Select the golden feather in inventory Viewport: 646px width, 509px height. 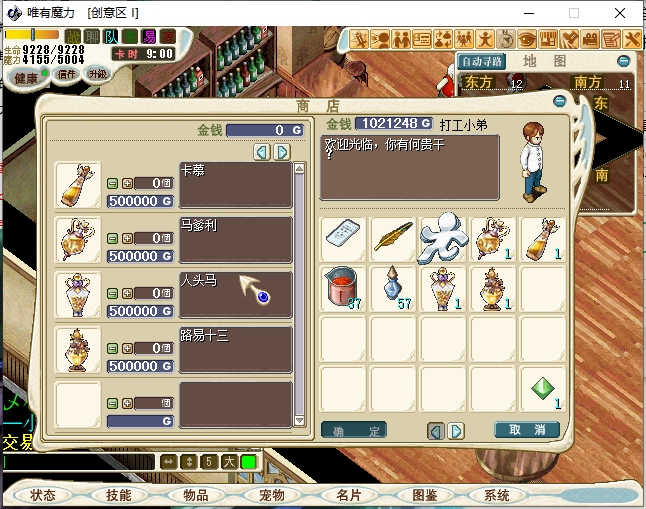pos(394,238)
